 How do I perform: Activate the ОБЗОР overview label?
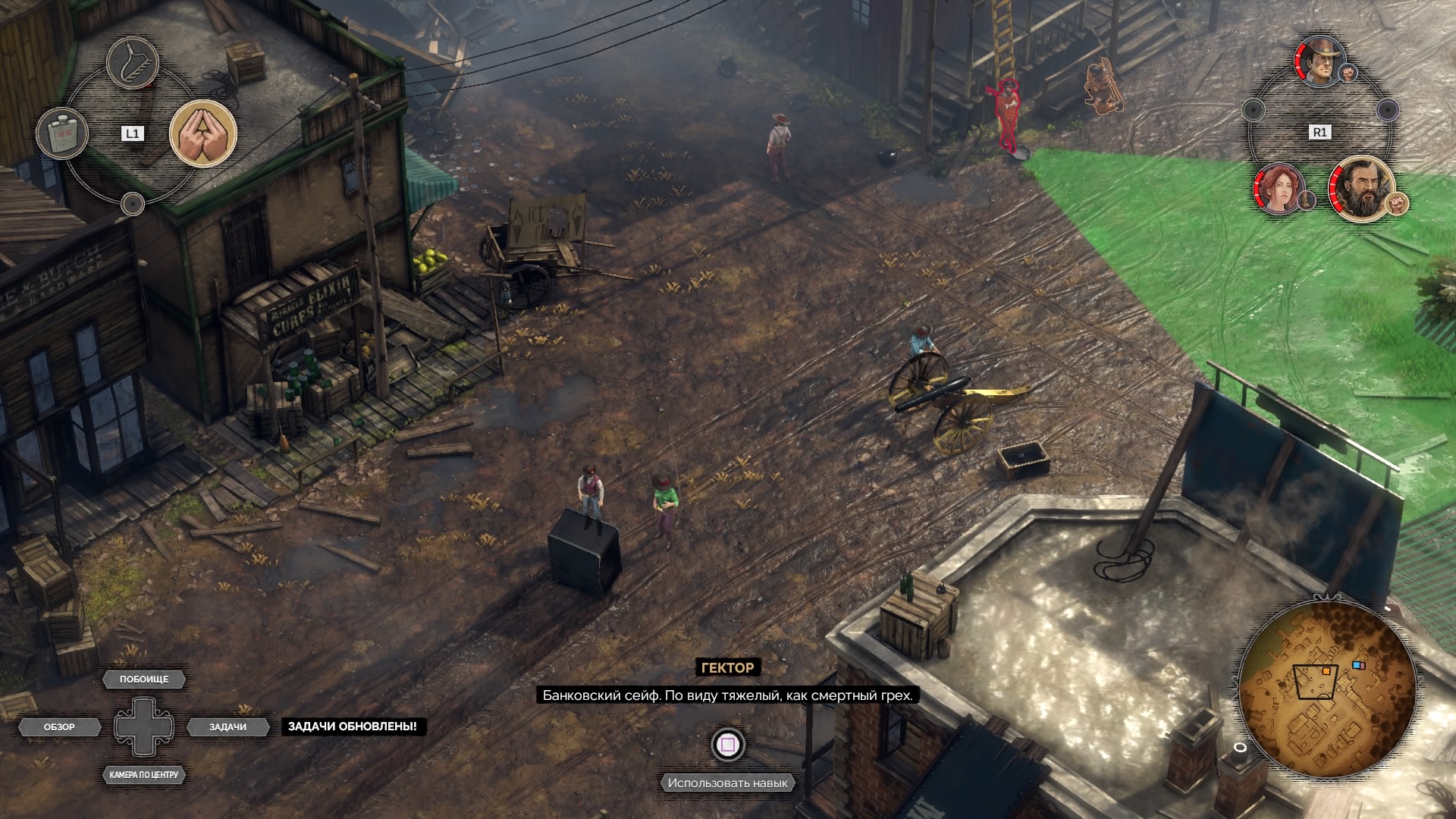pos(59,727)
